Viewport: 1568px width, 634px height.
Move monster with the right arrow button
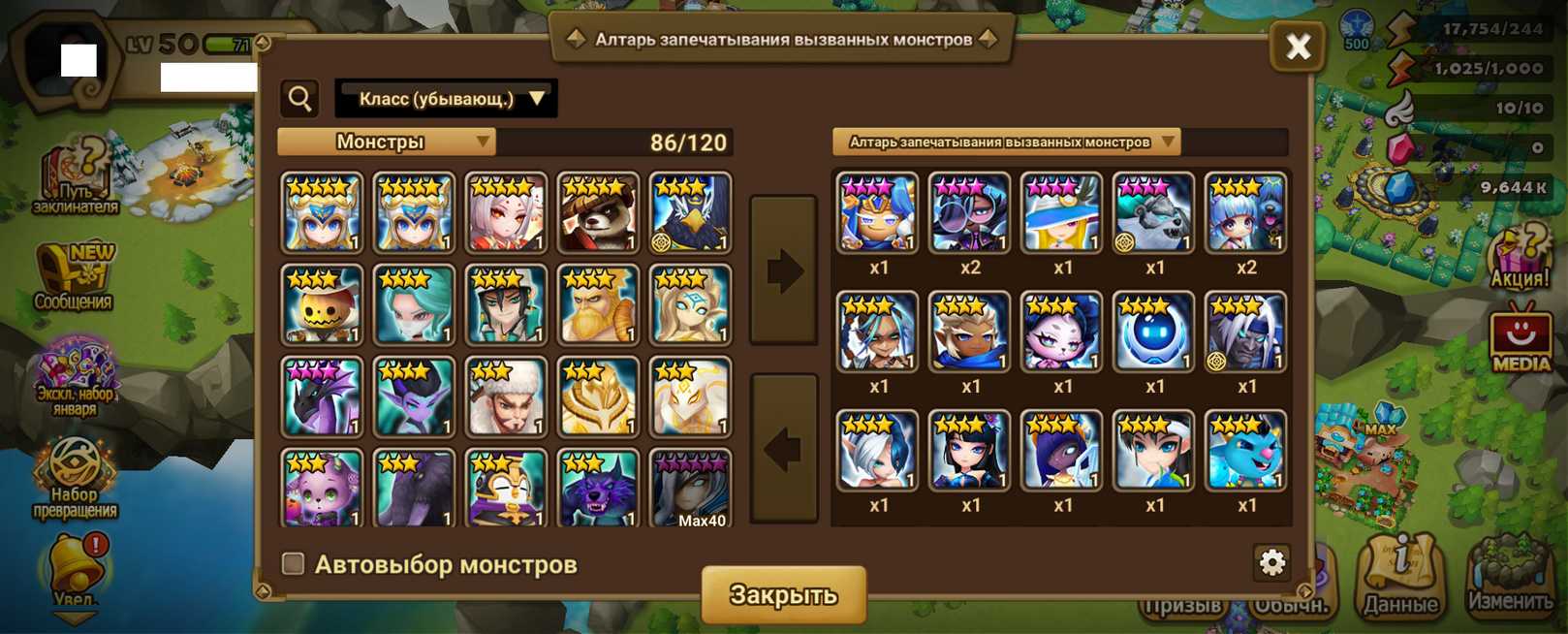783,269
